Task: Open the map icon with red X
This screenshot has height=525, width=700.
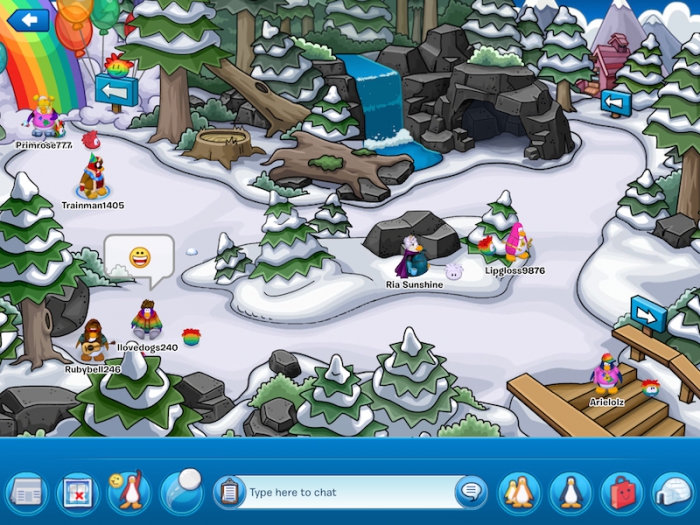Action: 77,492
